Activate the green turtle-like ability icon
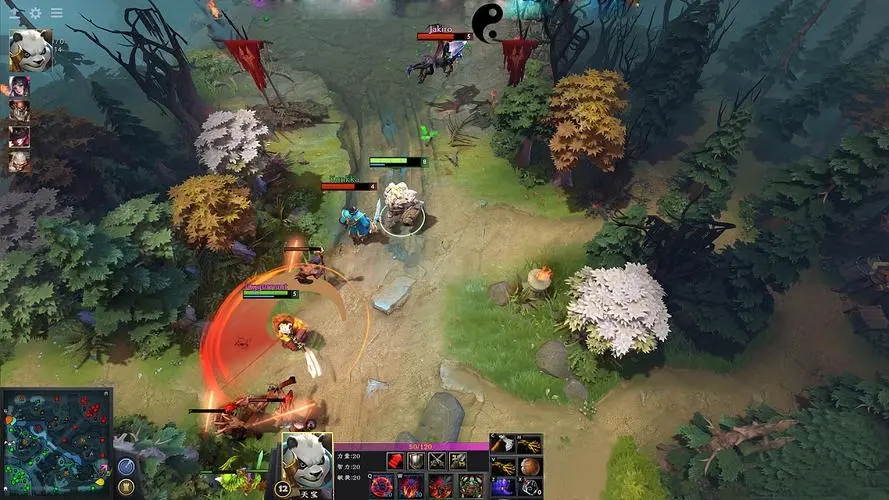Image resolution: width=889 pixels, height=500 pixels. (x=470, y=487)
